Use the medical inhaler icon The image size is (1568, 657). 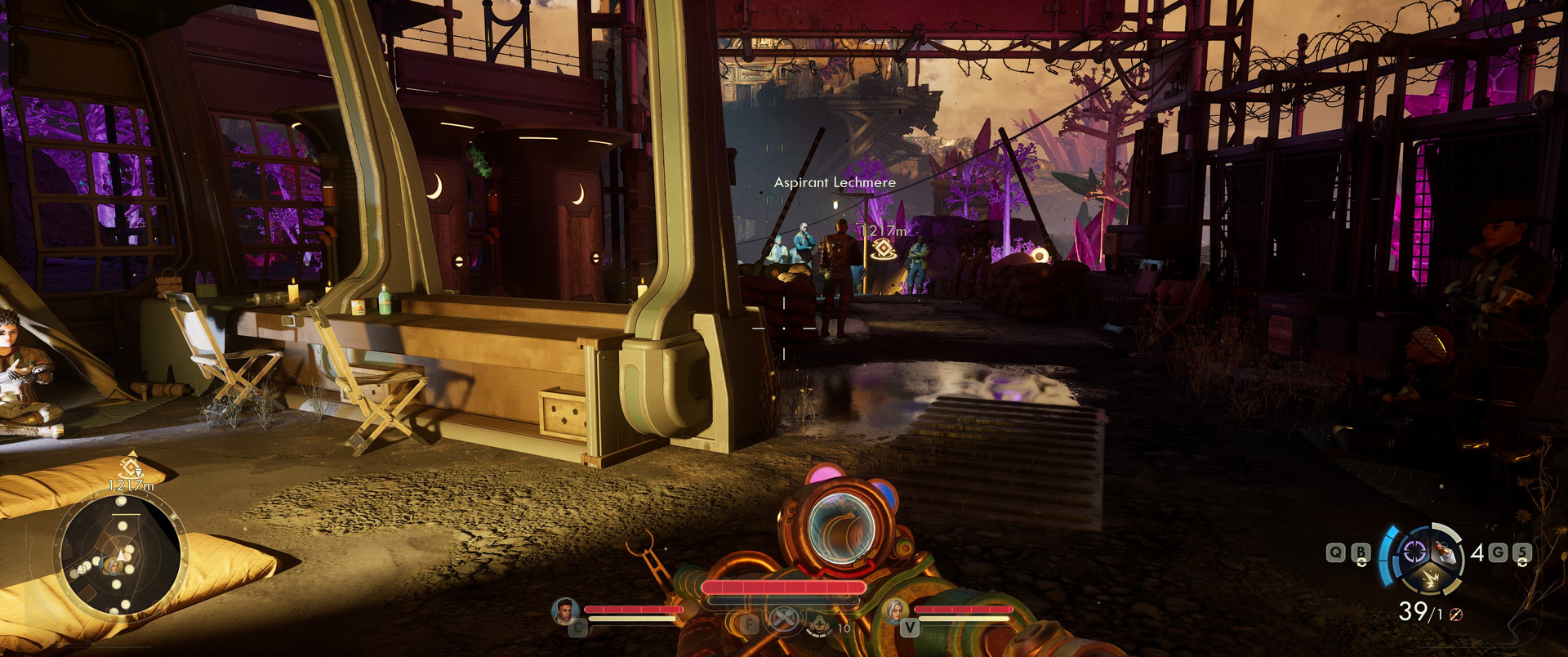pyautogui.click(x=820, y=624)
